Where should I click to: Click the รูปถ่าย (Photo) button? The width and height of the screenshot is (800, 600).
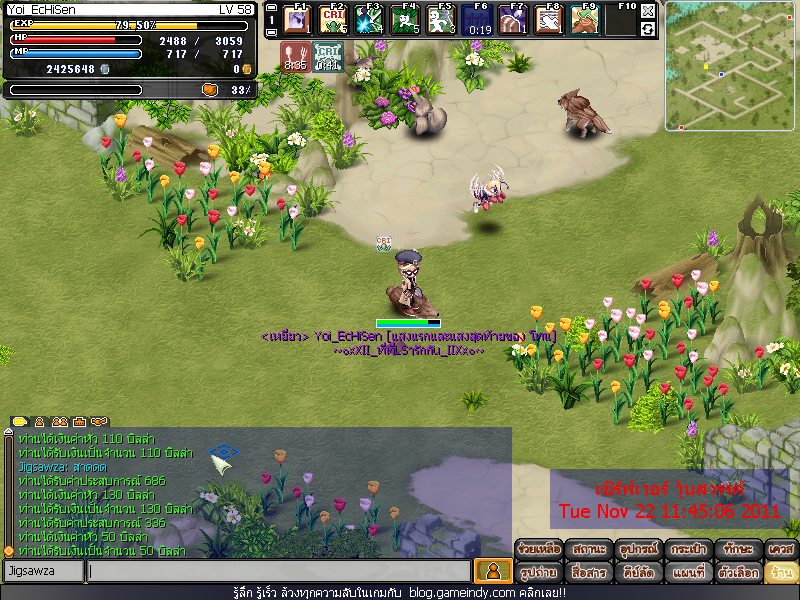pyautogui.click(x=539, y=572)
